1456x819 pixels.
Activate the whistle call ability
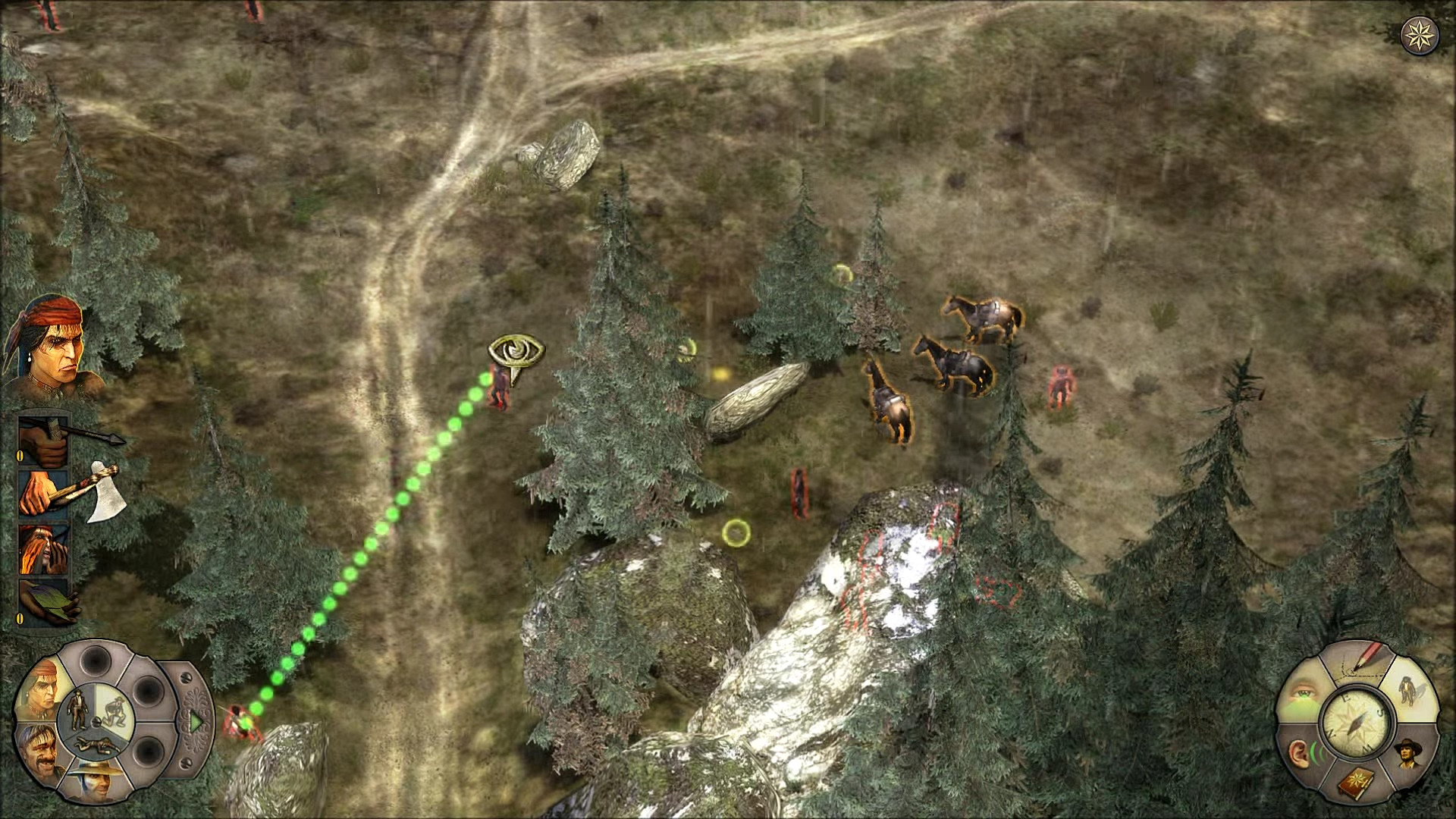tap(43, 548)
